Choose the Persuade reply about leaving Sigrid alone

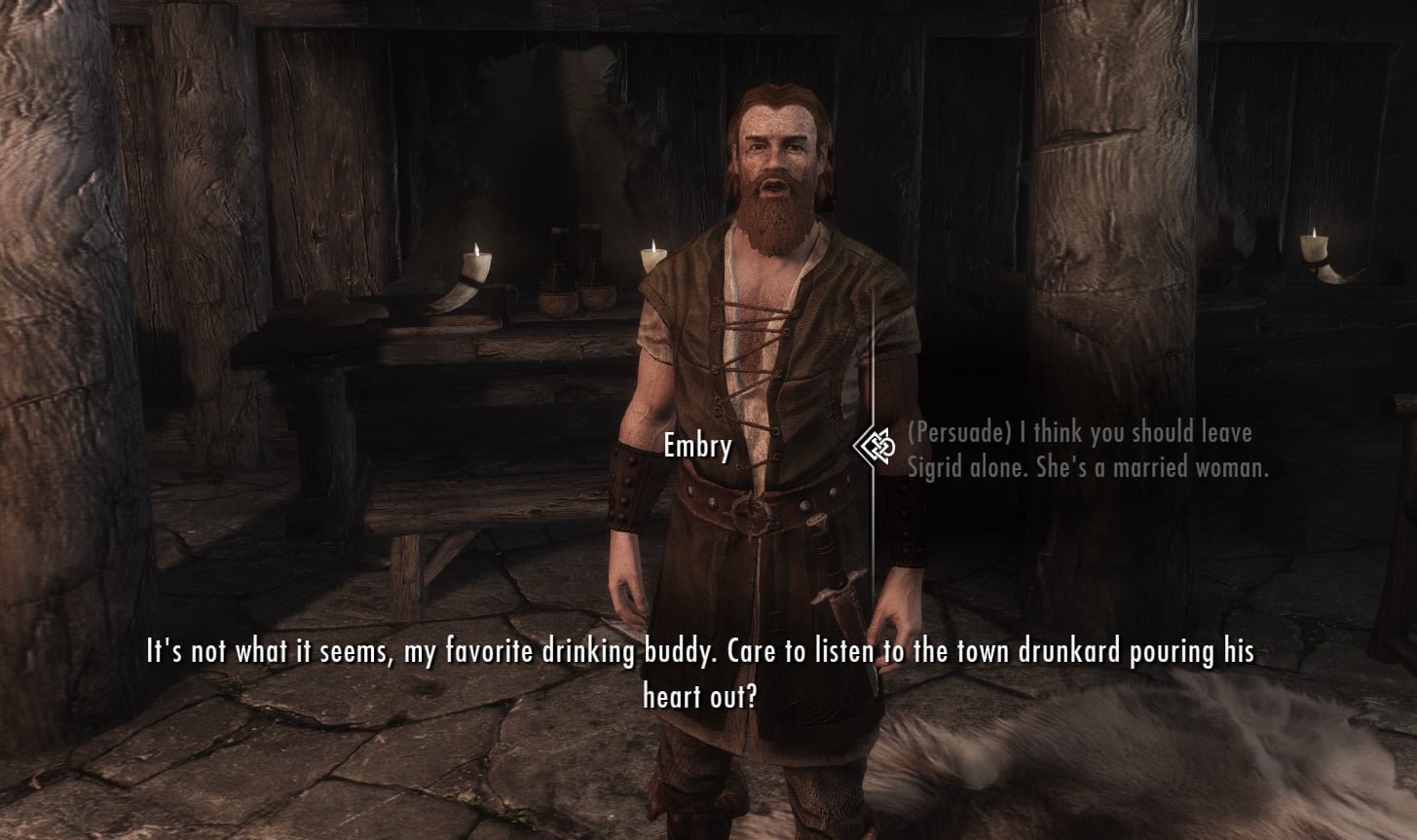pos(1087,450)
